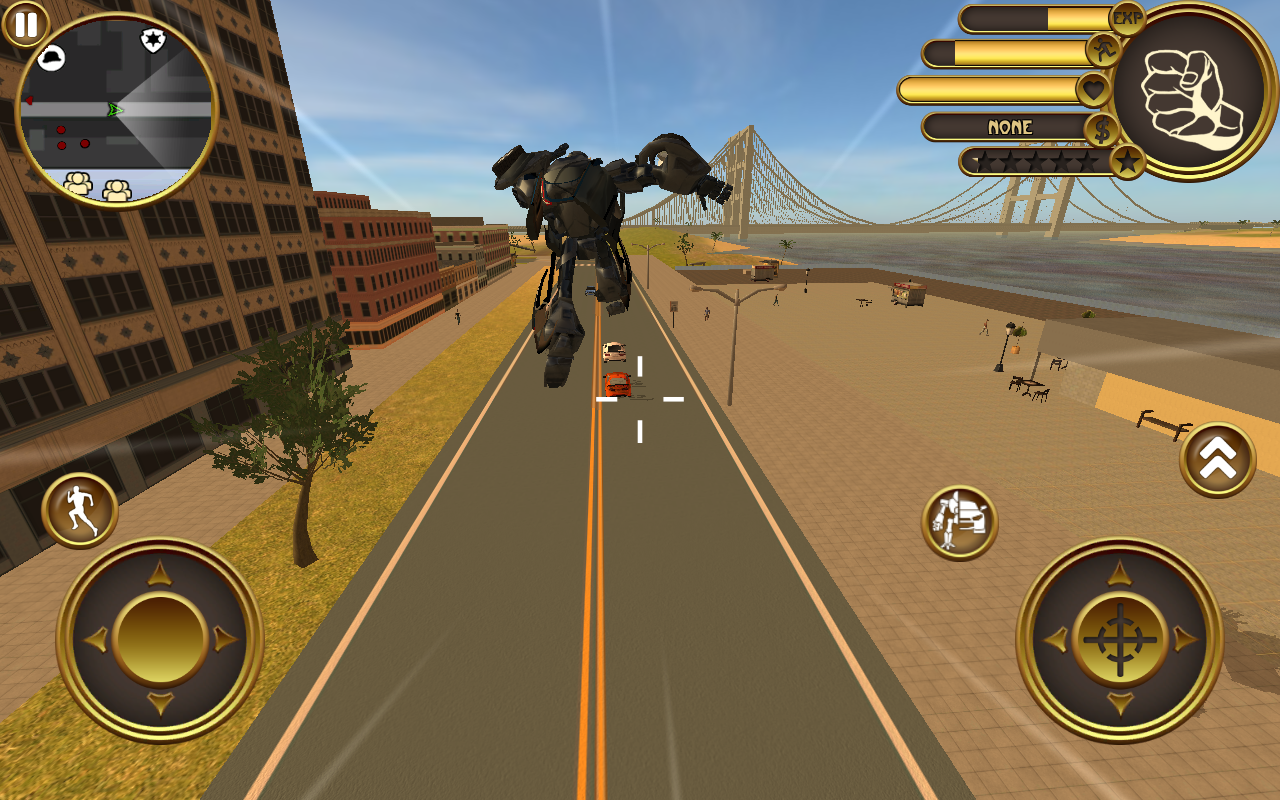
Task: Tap the cloud weather icon on the minimap
Action: [53, 60]
